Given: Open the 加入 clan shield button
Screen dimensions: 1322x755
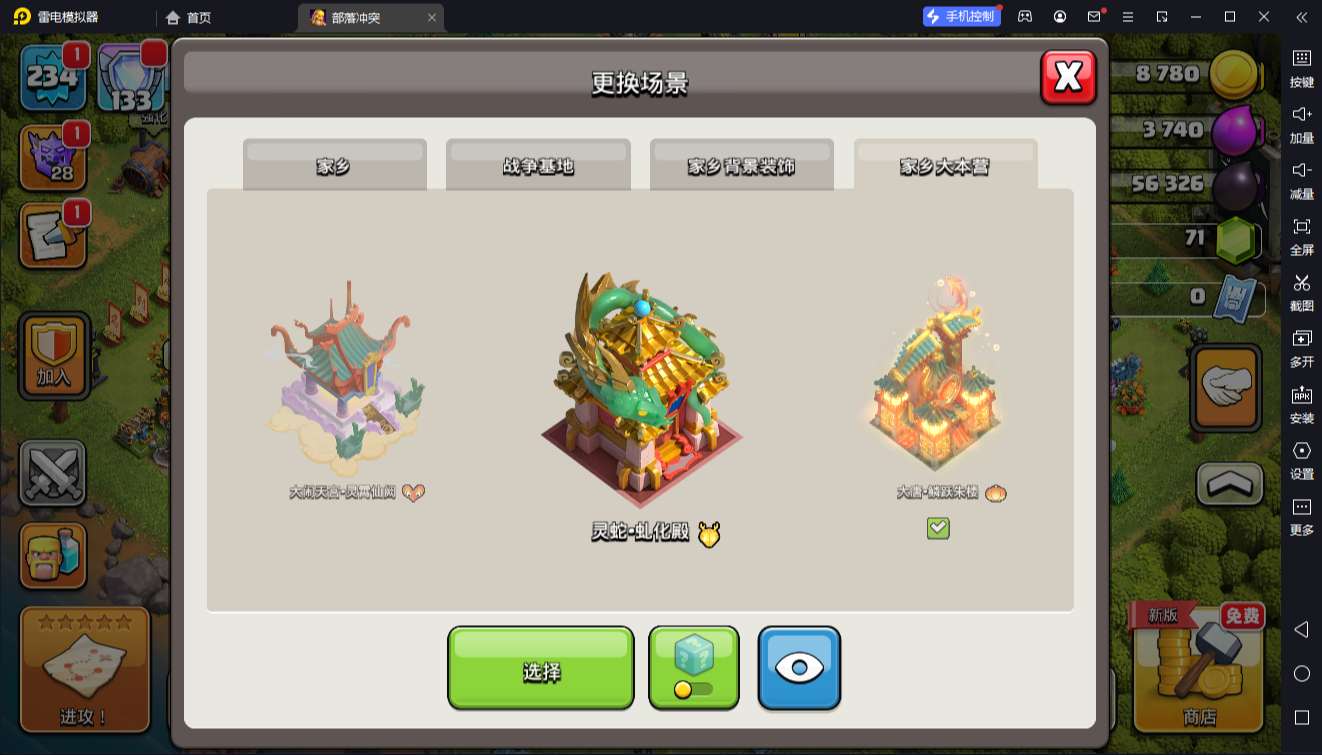Looking at the screenshot, I should point(54,356).
